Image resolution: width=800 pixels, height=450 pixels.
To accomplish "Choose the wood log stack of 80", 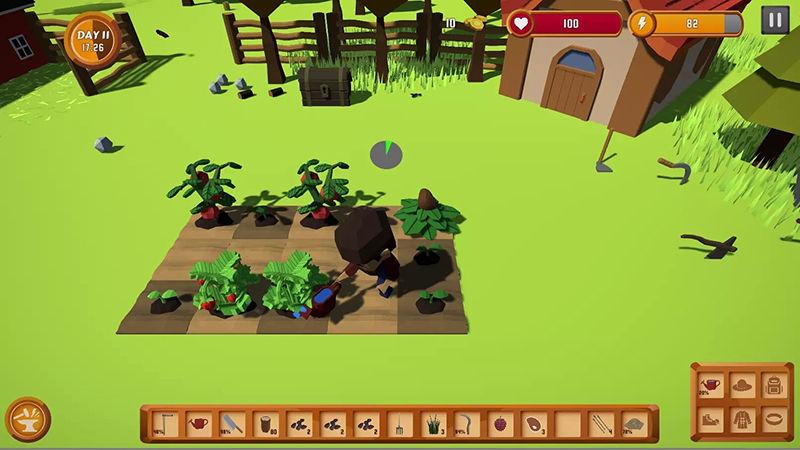I will click(x=266, y=424).
